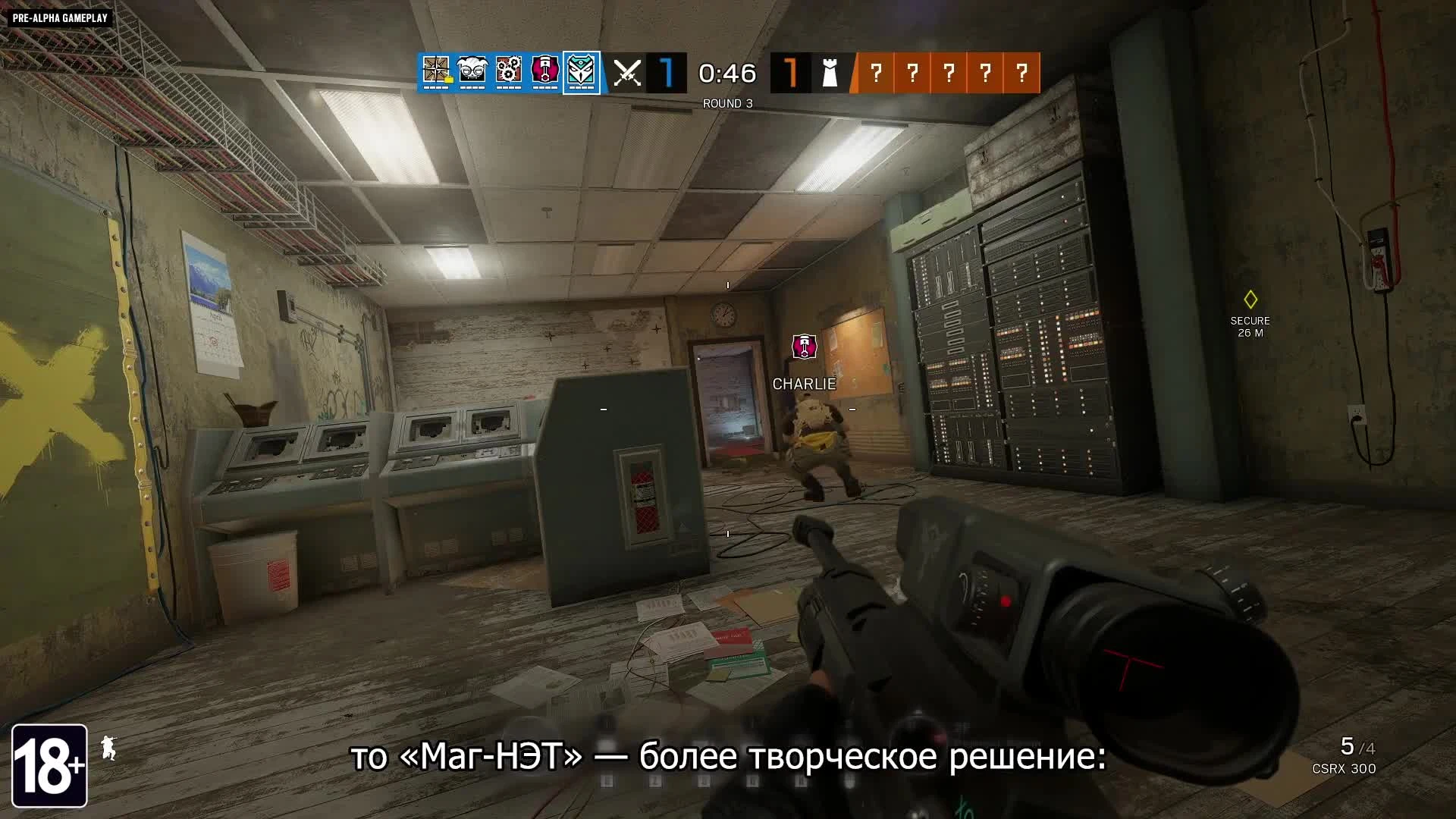The image size is (1456, 819).
Task: Click the first hidden enemy question mark slot
Action: pyautogui.click(x=877, y=72)
